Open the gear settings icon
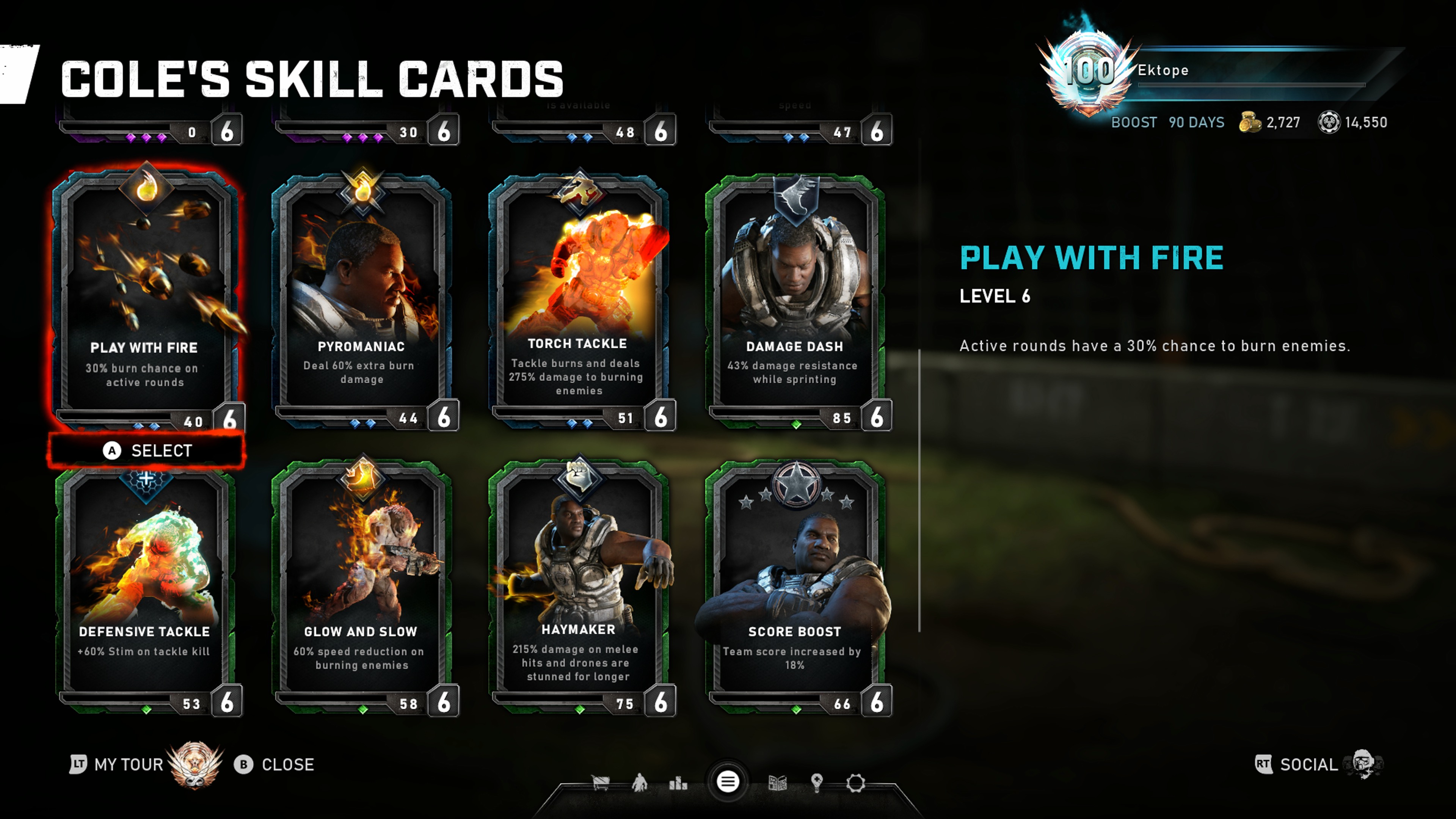Image resolution: width=1456 pixels, height=819 pixels. point(855,783)
